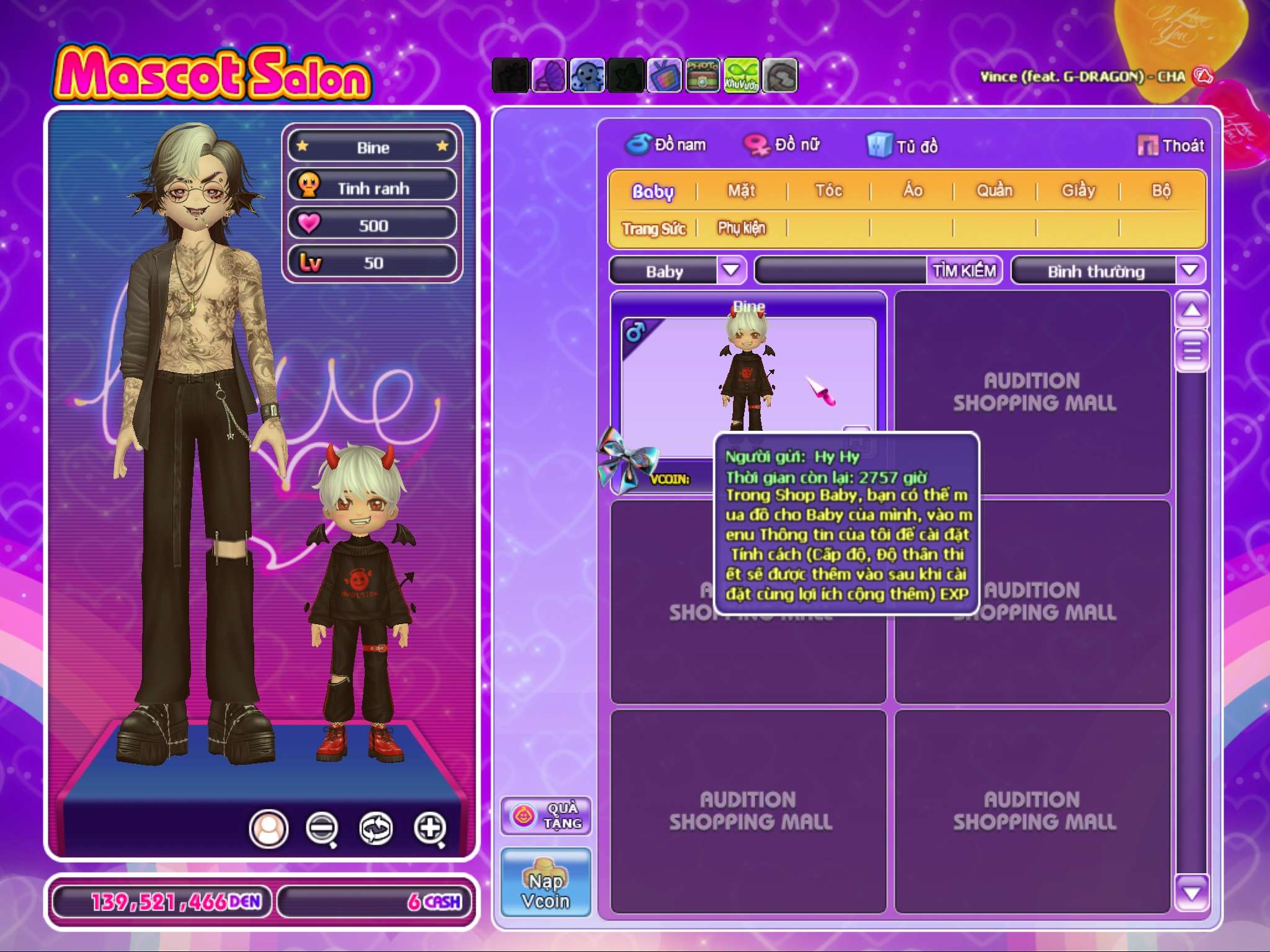
Task: Open the Tủ đồ wardrobe
Action: pos(903,146)
